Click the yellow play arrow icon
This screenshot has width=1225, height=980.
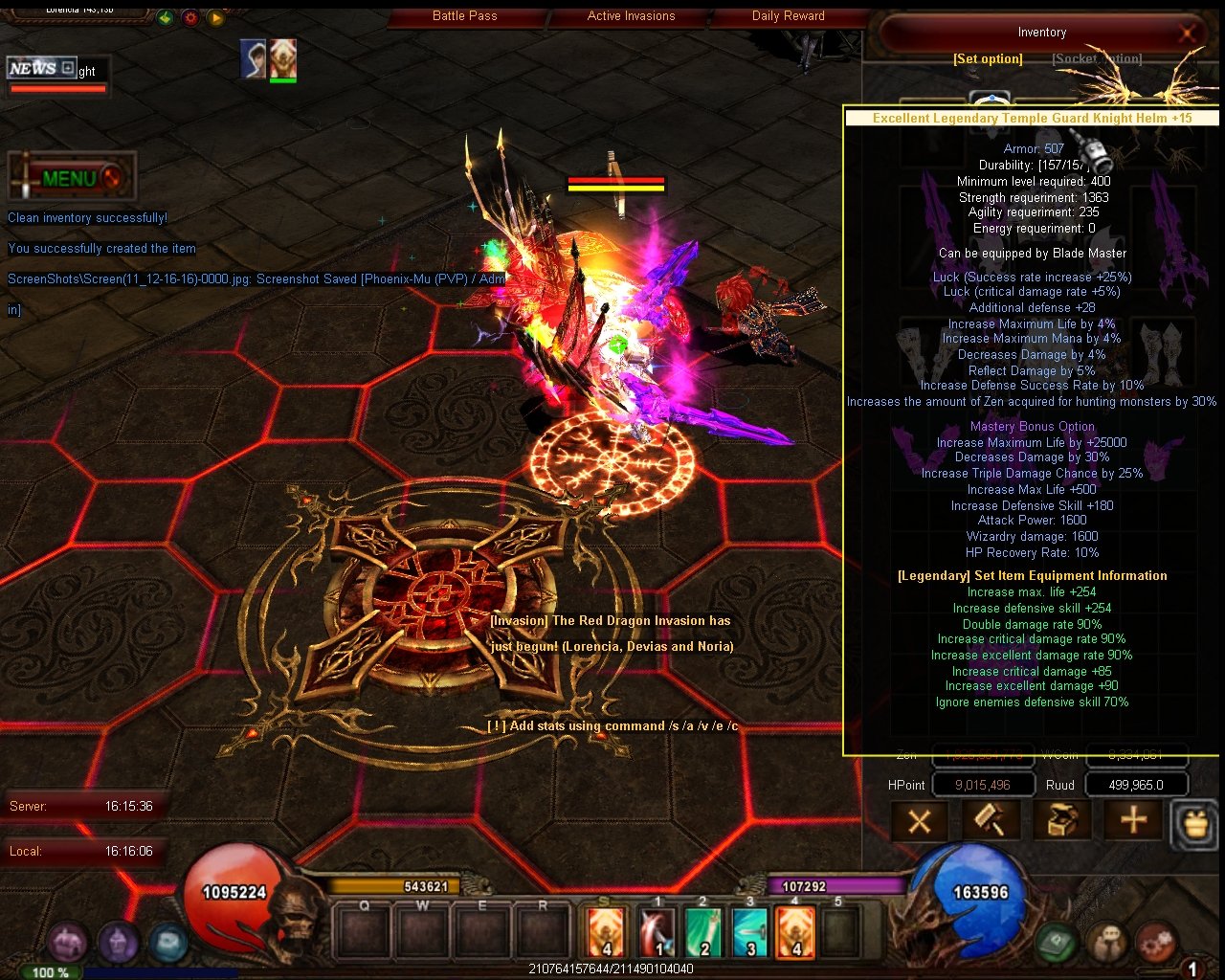216,17
